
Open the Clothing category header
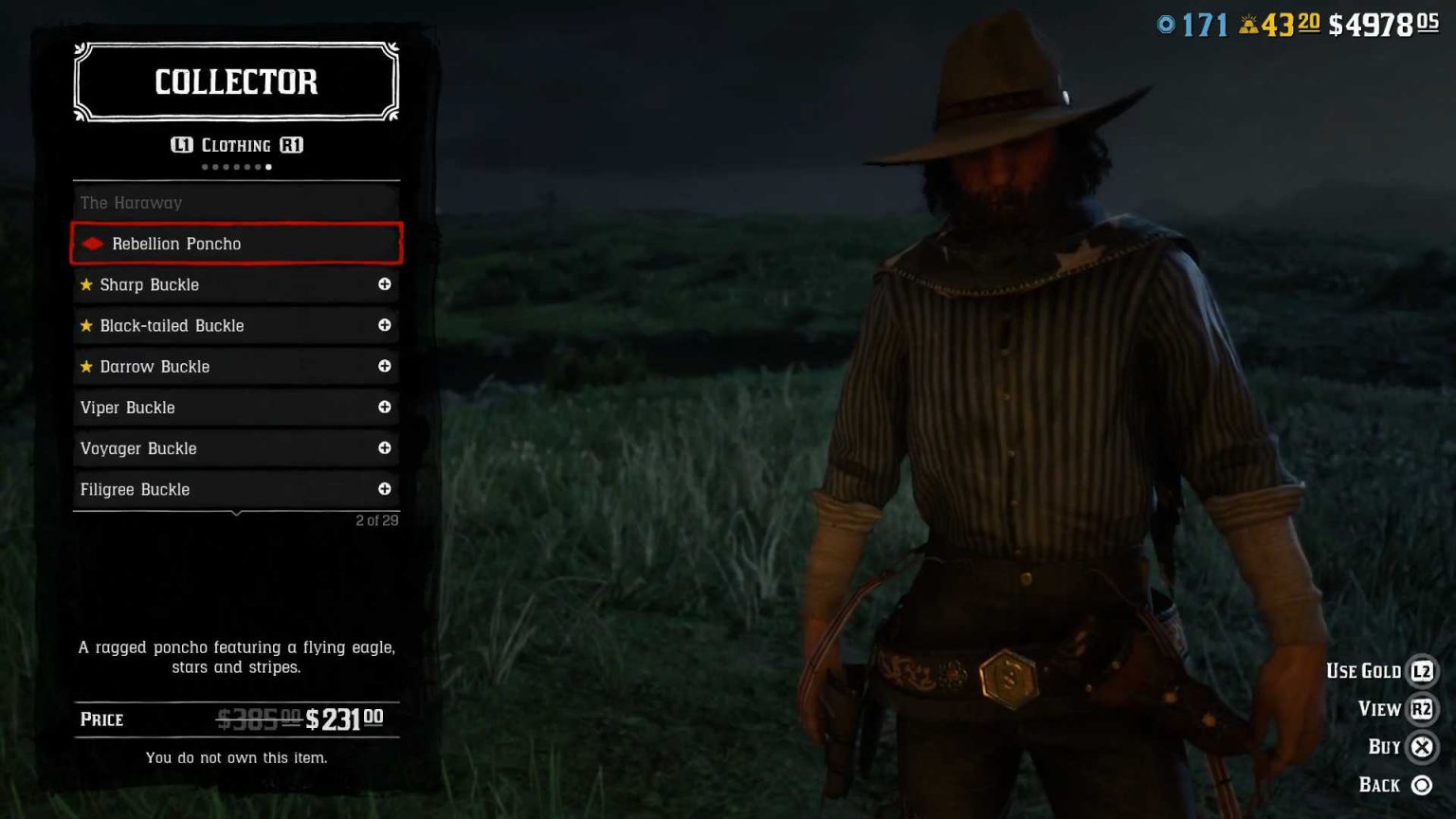coord(235,145)
